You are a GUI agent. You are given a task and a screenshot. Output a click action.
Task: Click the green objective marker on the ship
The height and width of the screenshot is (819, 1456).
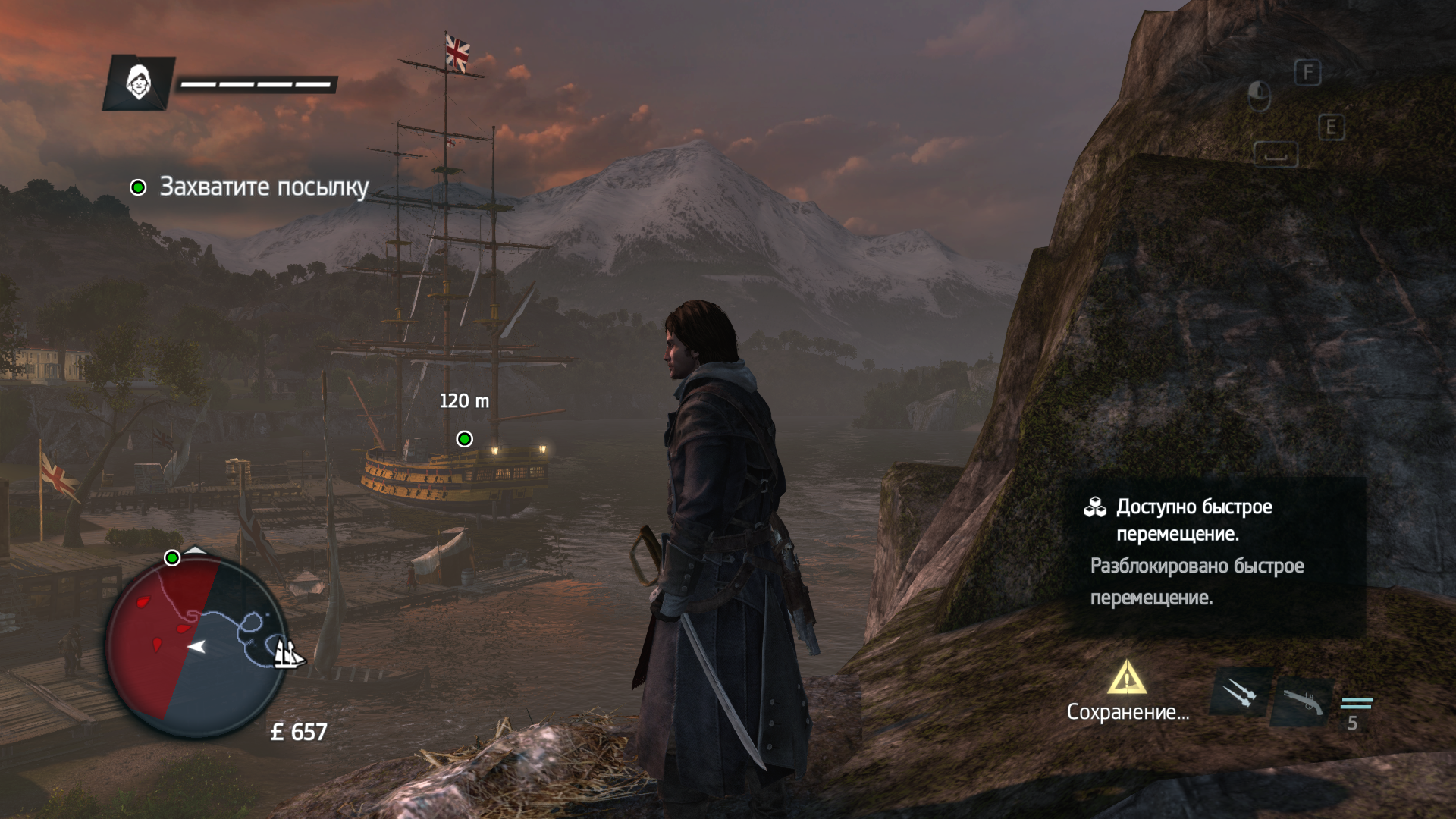tap(464, 439)
